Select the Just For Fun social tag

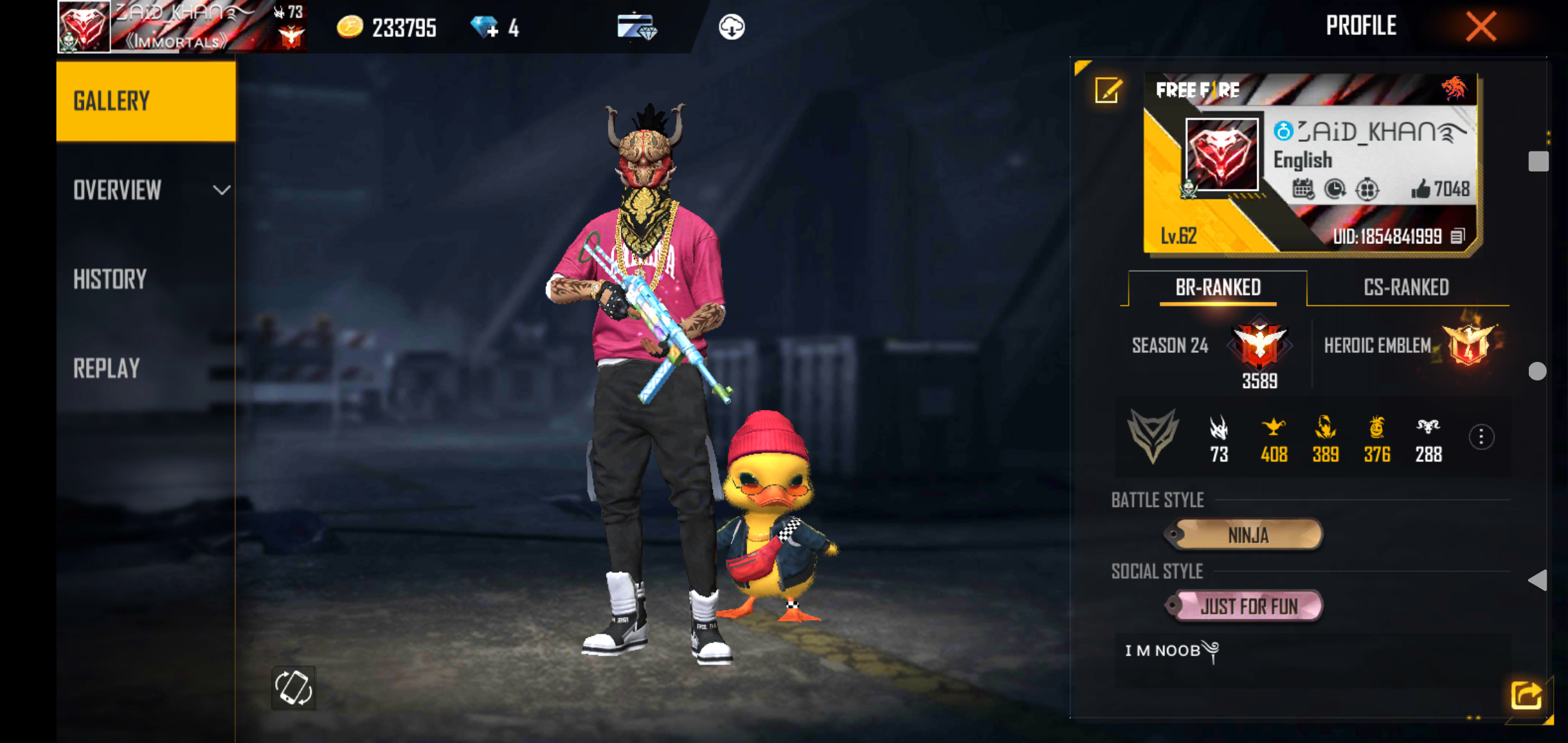1248,606
